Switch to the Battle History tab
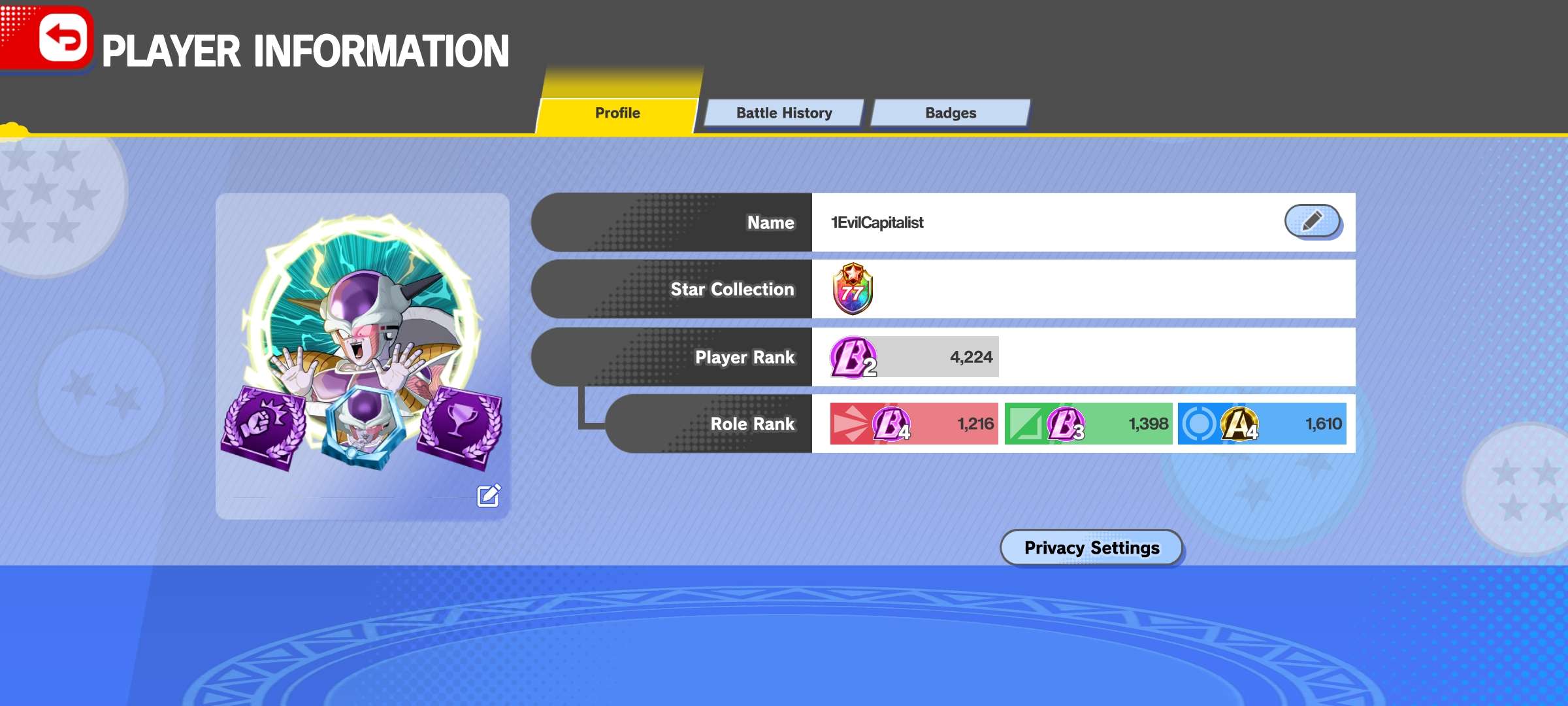Viewport: 1568px width, 706px height. point(784,113)
